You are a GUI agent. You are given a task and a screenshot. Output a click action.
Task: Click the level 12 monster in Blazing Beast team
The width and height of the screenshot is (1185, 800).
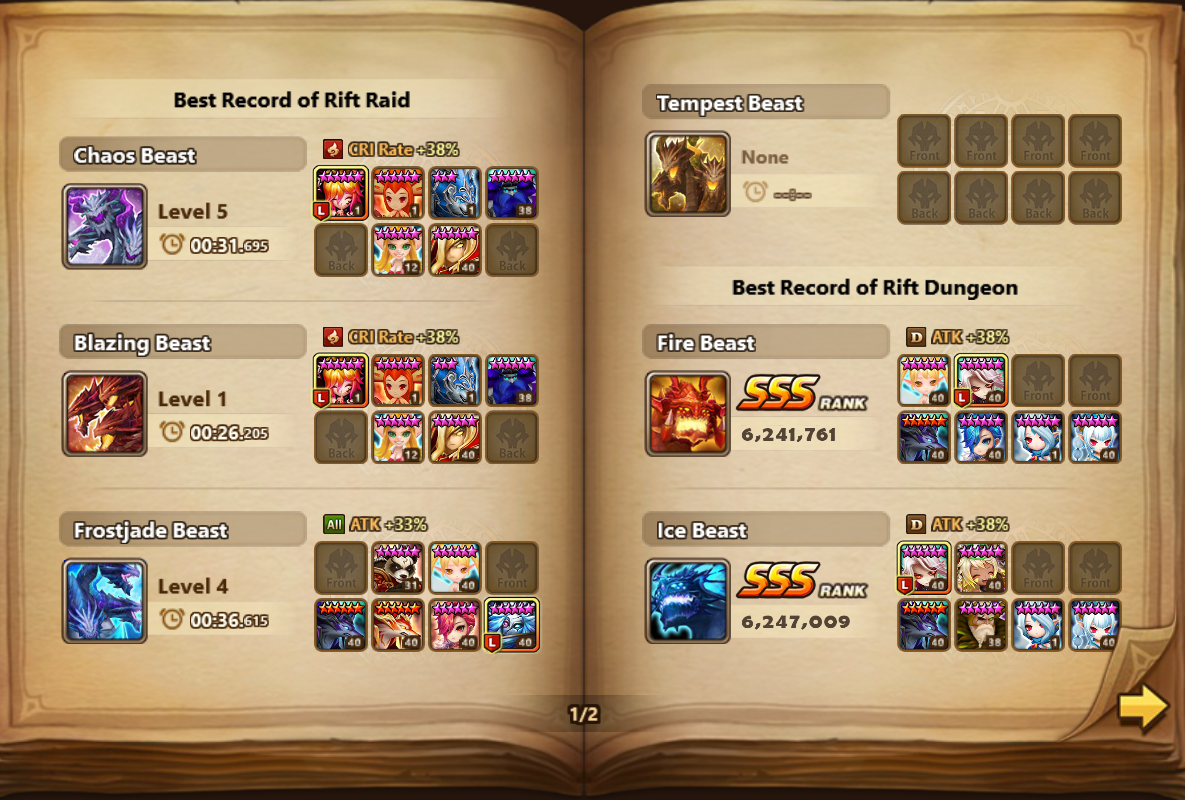coord(398,437)
